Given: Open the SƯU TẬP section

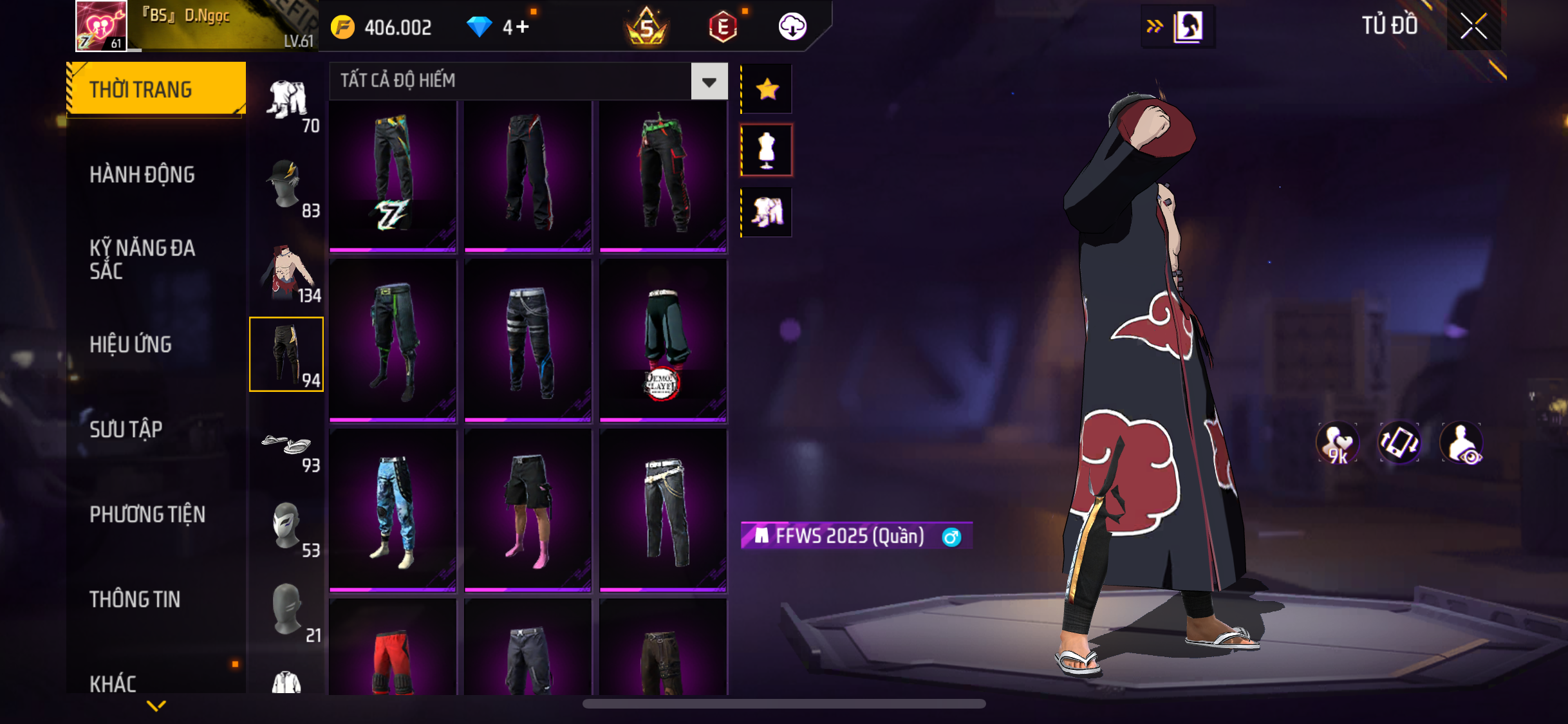Looking at the screenshot, I should coord(126,429).
